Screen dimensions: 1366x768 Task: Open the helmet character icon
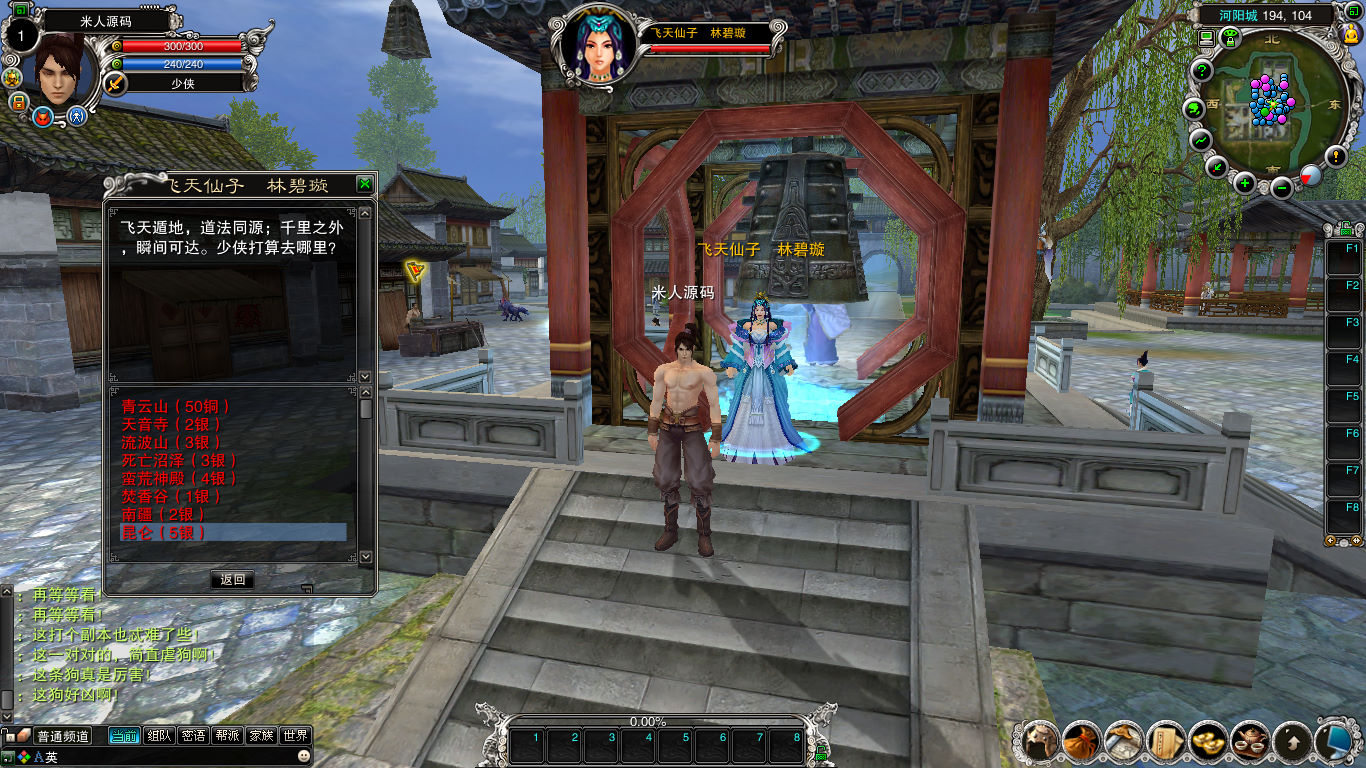coord(1040,741)
